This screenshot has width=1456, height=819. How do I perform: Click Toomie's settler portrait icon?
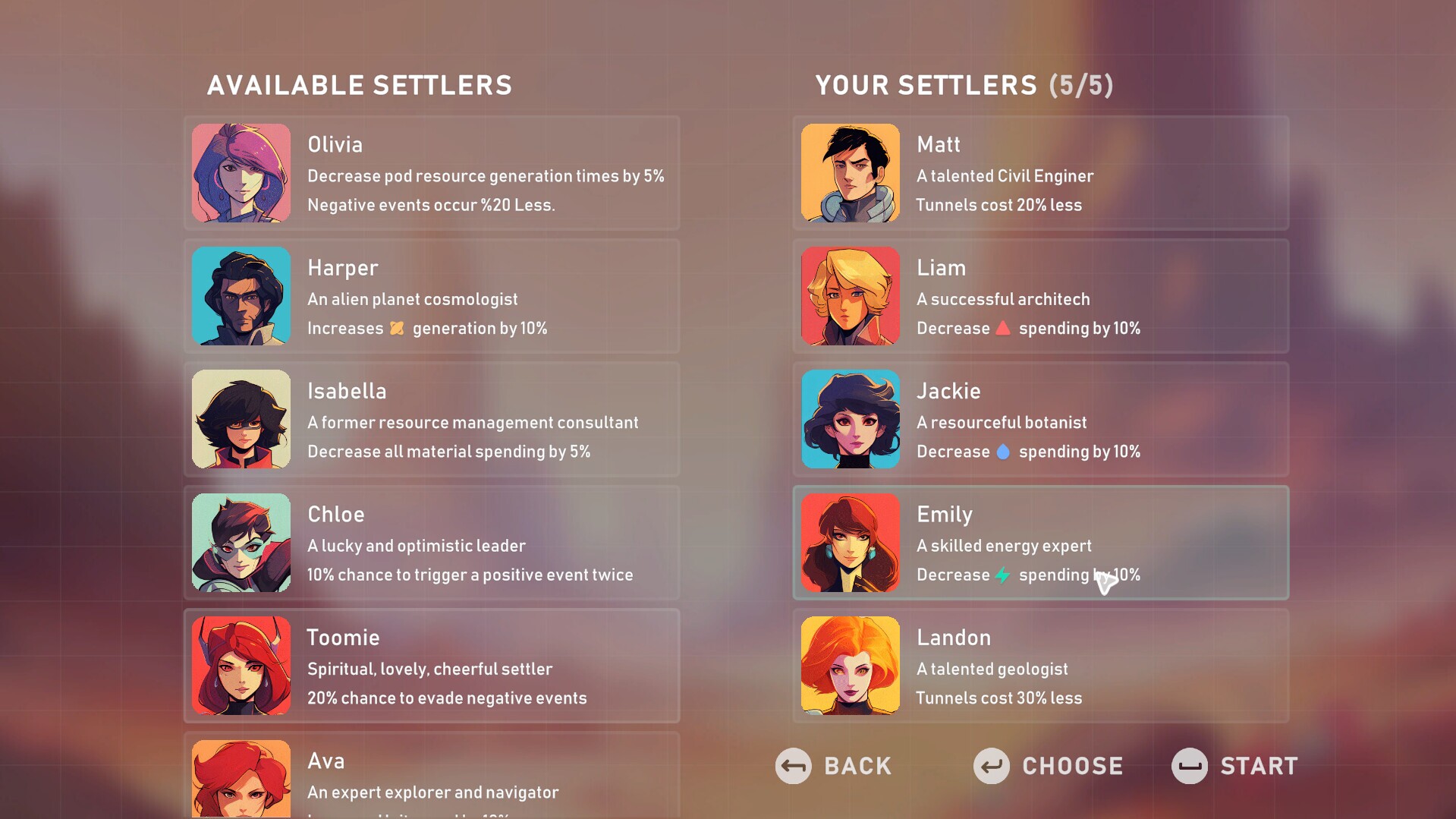(241, 666)
